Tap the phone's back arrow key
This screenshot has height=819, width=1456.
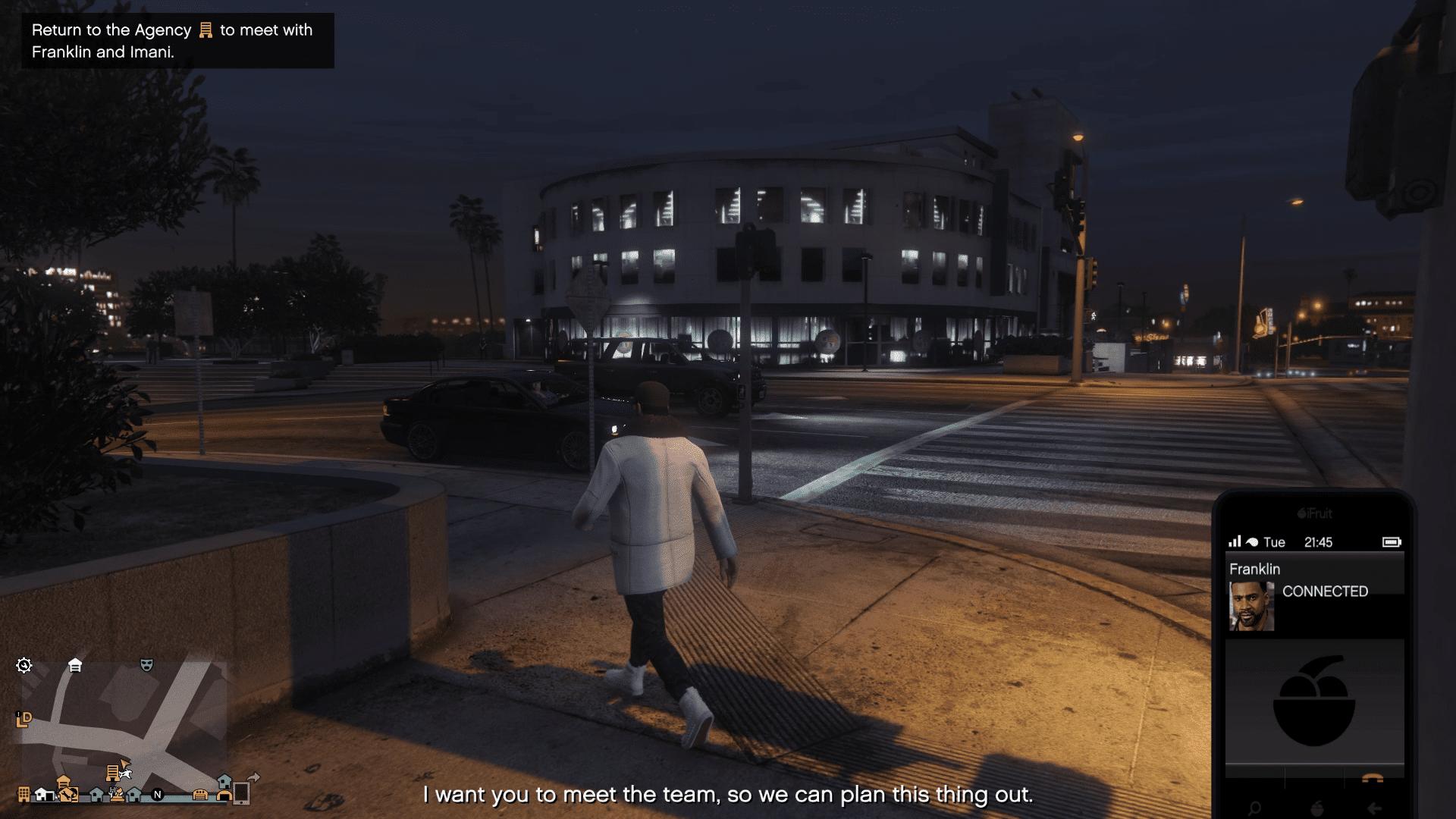click(1373, 808)
